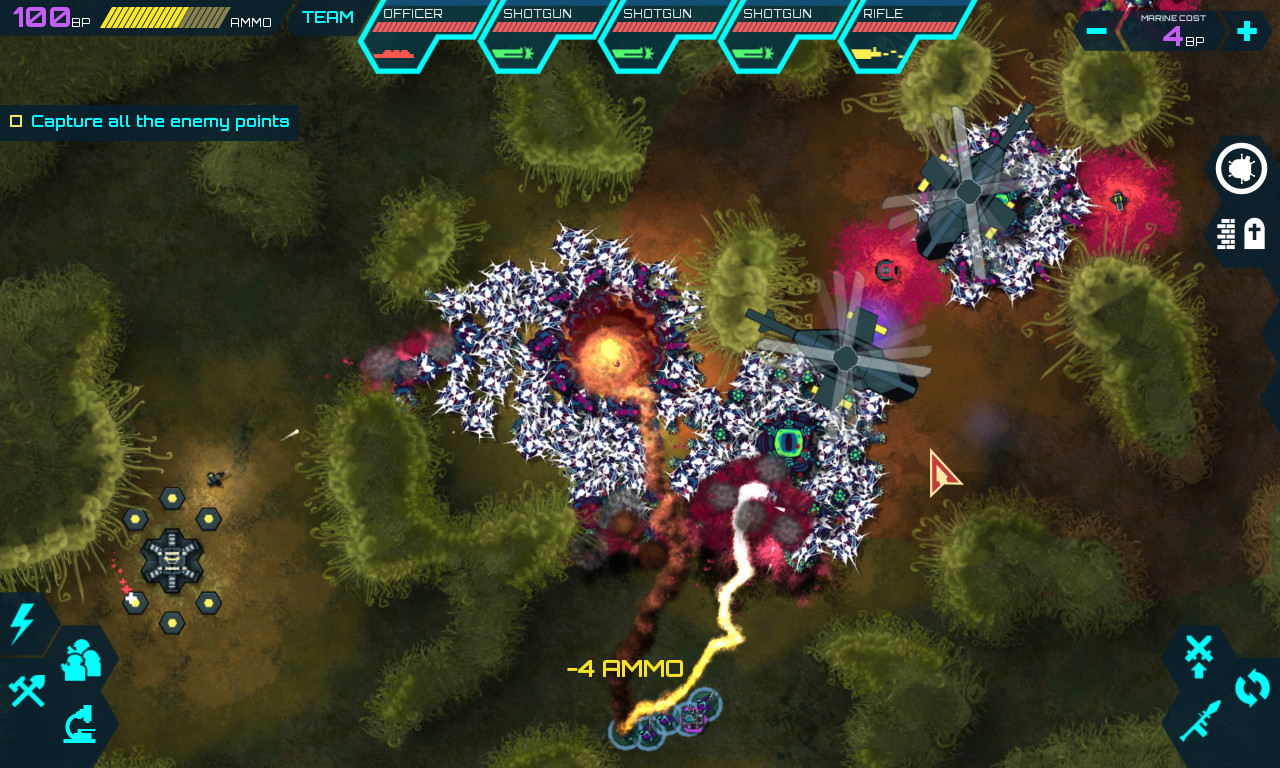Increase marine cost with the plus button

(1247, 31)
